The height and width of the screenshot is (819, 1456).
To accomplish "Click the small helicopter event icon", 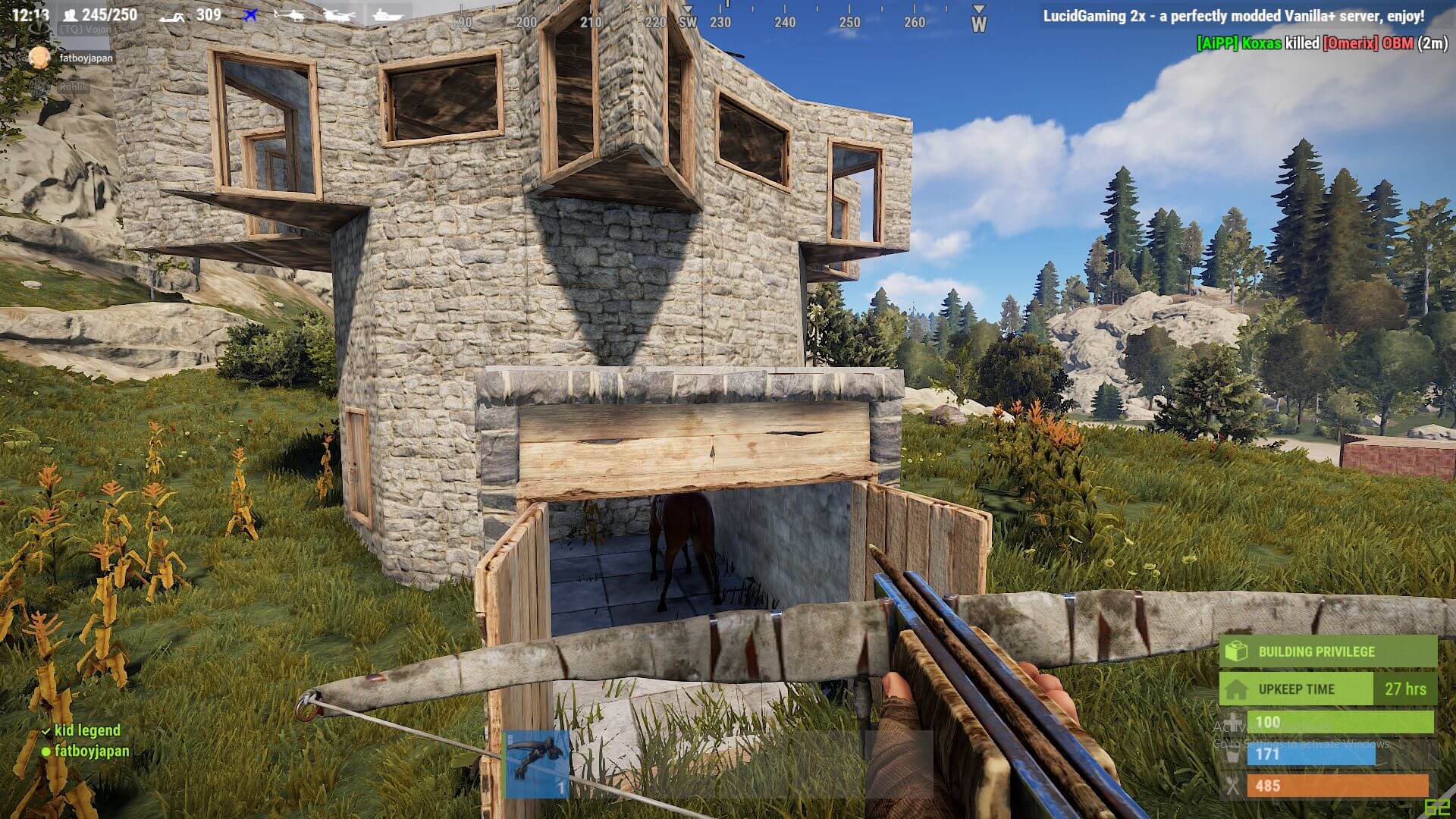I will coord(290,14).
